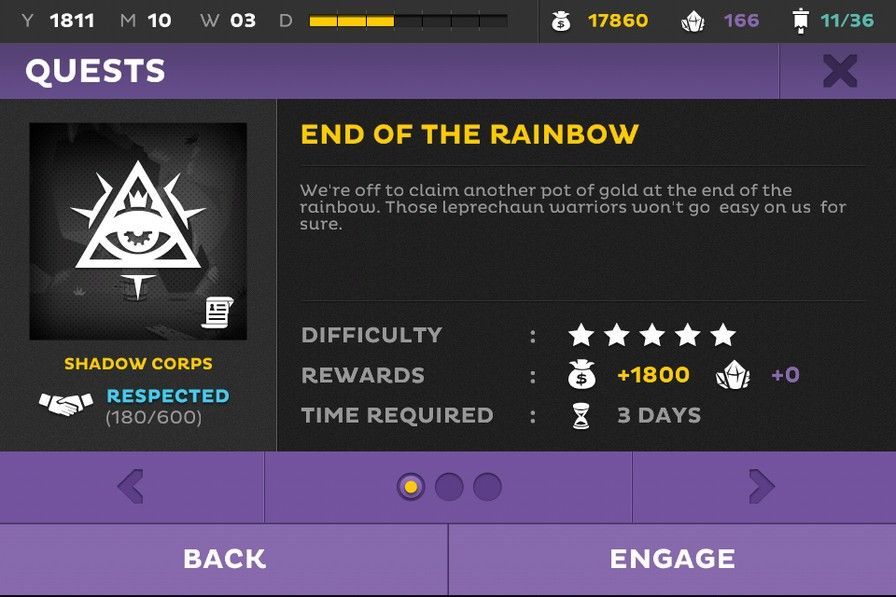Go back from the quest screen
This screenshot has width=896, height=597.
click(224, 559)
